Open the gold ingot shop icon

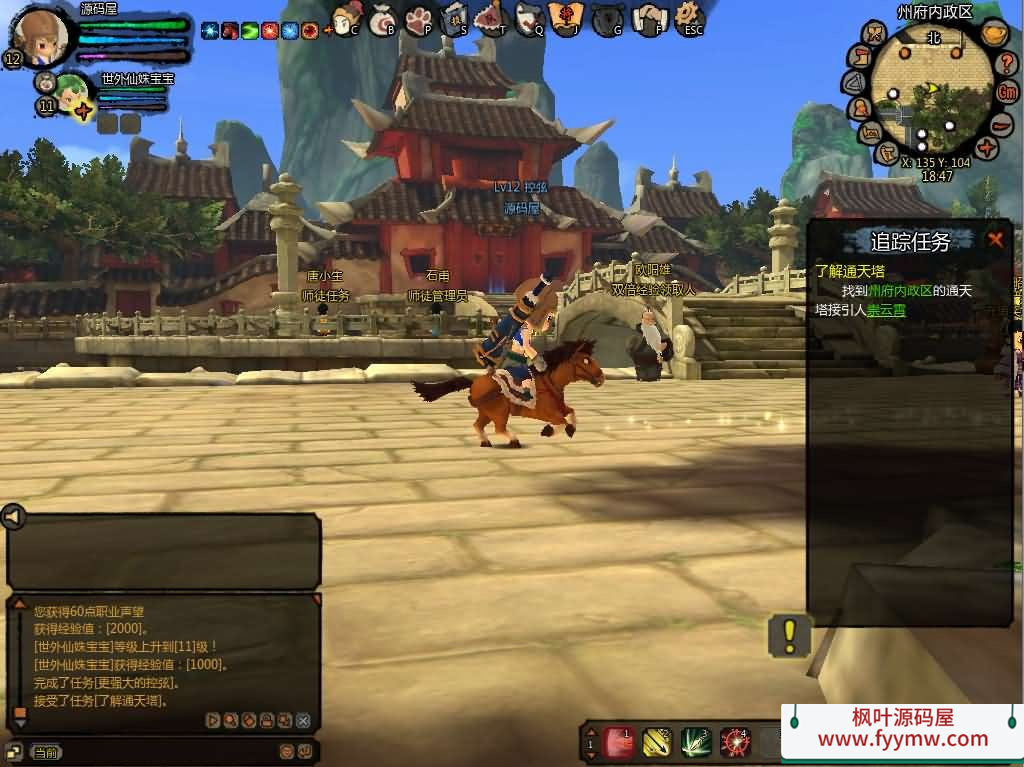(x=994, y=32)
